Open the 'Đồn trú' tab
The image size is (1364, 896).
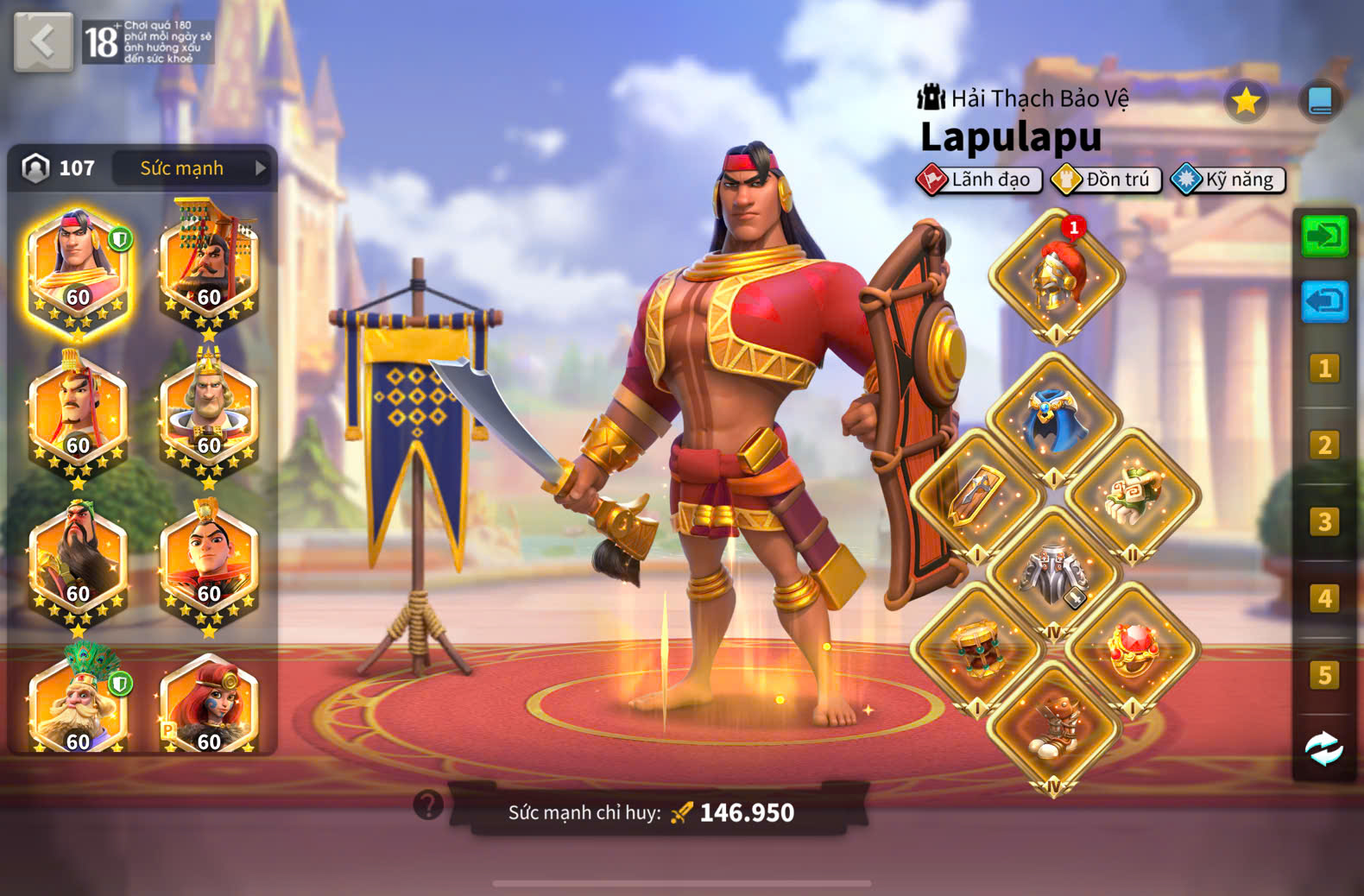click(1106, 180)
